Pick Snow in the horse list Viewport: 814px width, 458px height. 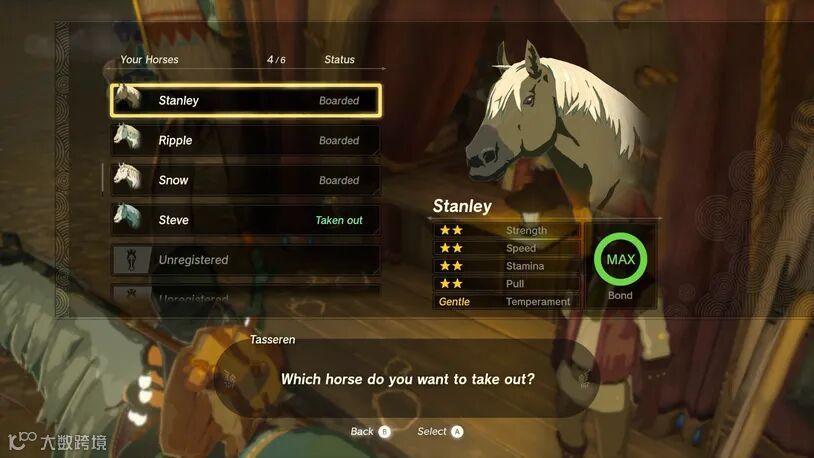click(245, 180)
